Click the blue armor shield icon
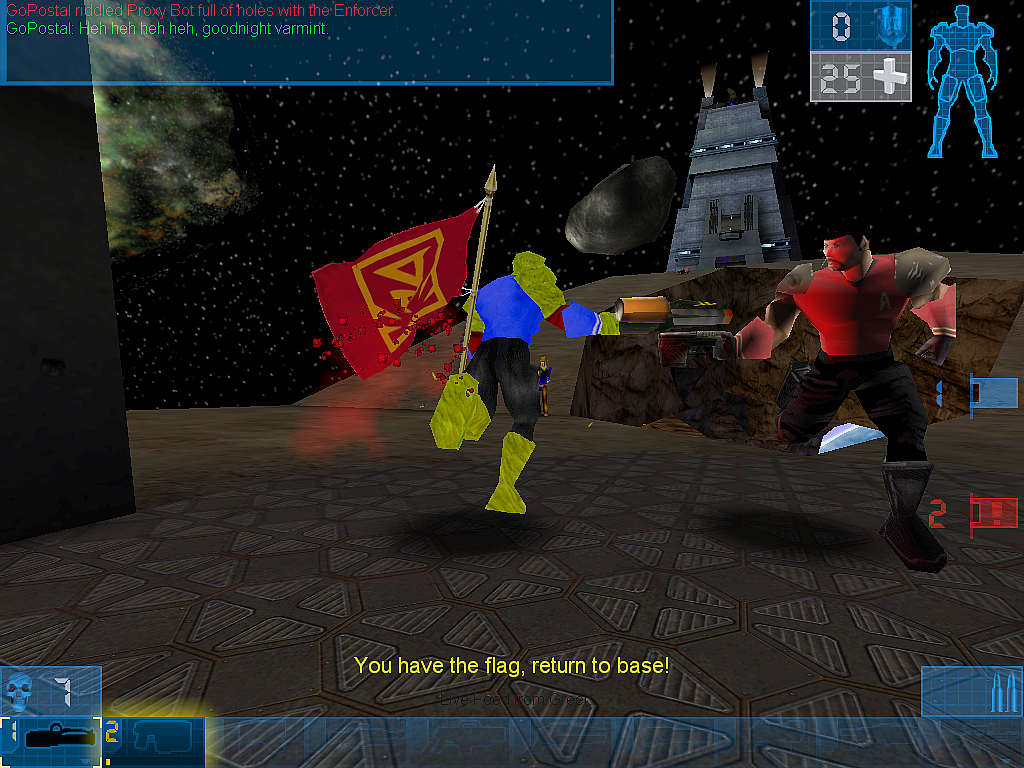The height and width of the screenshot is (768, 1024). (885, 25)
